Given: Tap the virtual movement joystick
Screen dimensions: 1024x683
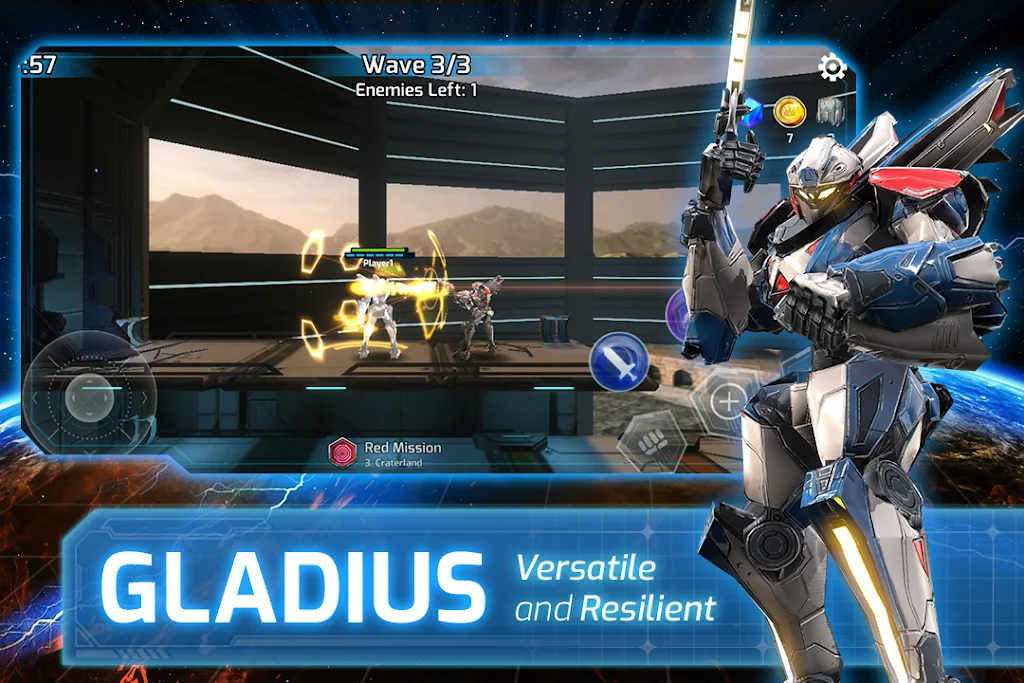Looking at the screenshot, I should pyautogui.click(x=89, y=397).
